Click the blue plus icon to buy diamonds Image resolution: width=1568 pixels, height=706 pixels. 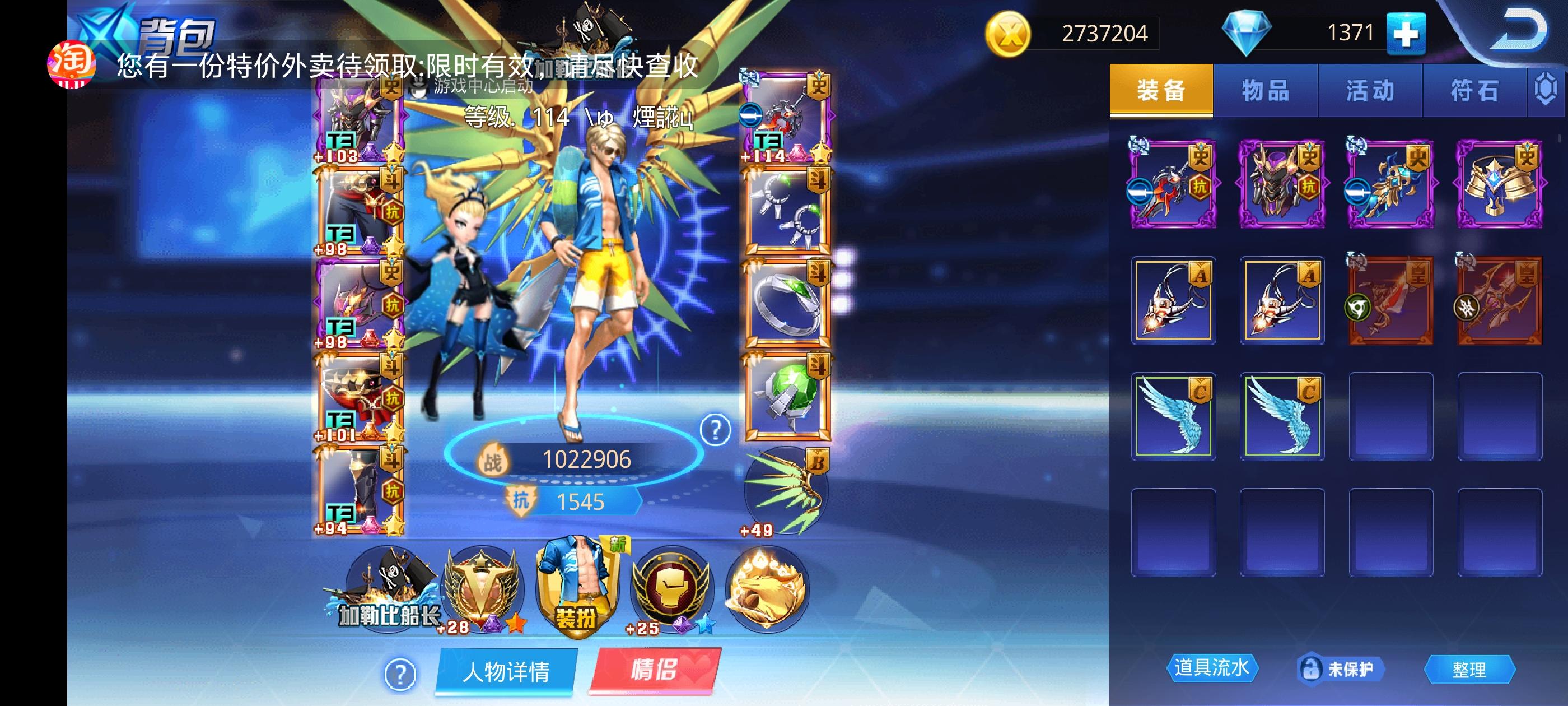1408,35
